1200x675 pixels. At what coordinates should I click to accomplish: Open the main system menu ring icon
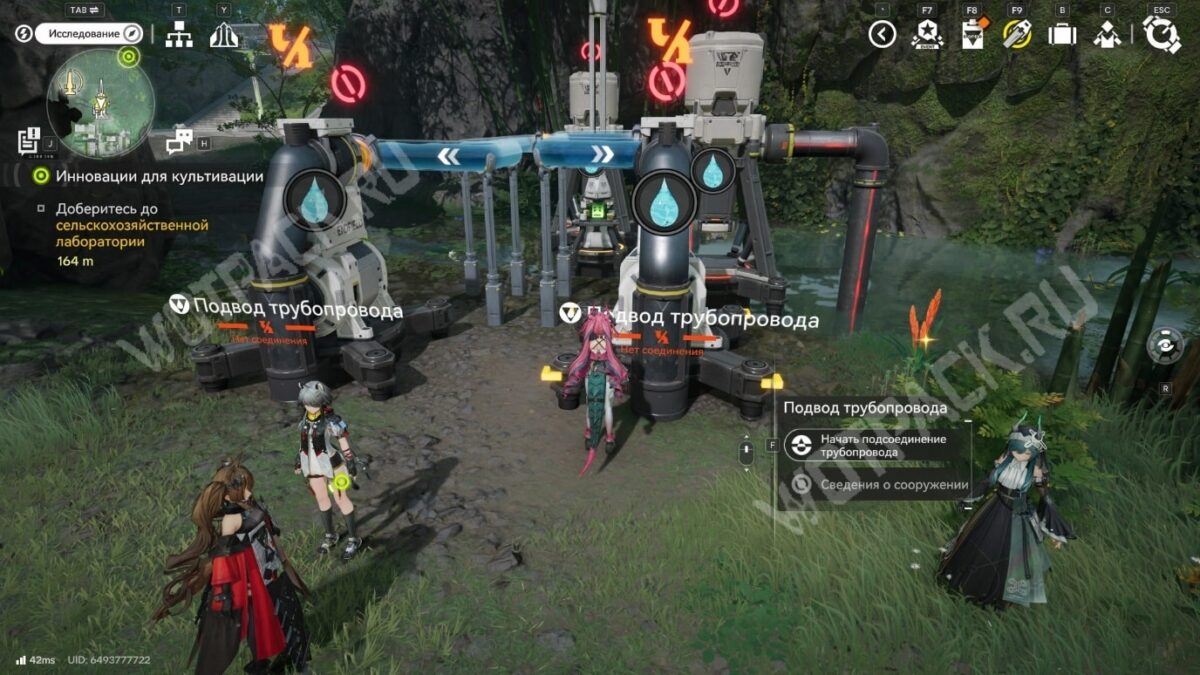click(x=1162, y=35)
